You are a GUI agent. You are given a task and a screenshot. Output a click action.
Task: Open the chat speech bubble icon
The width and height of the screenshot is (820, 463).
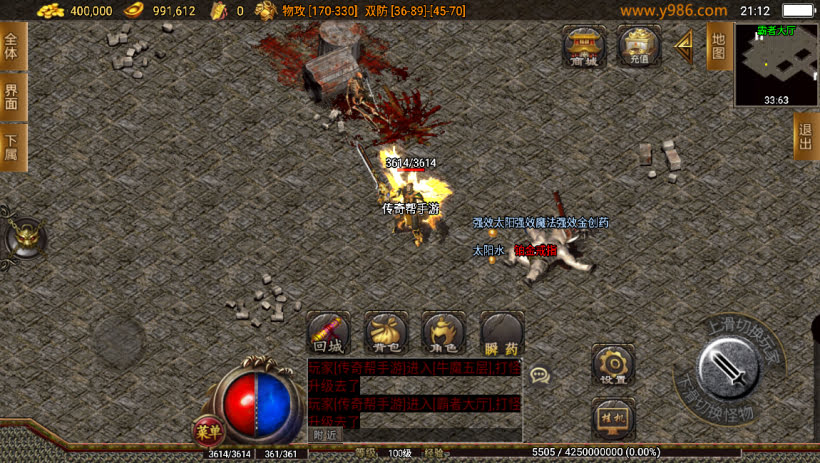click(540, 375)
